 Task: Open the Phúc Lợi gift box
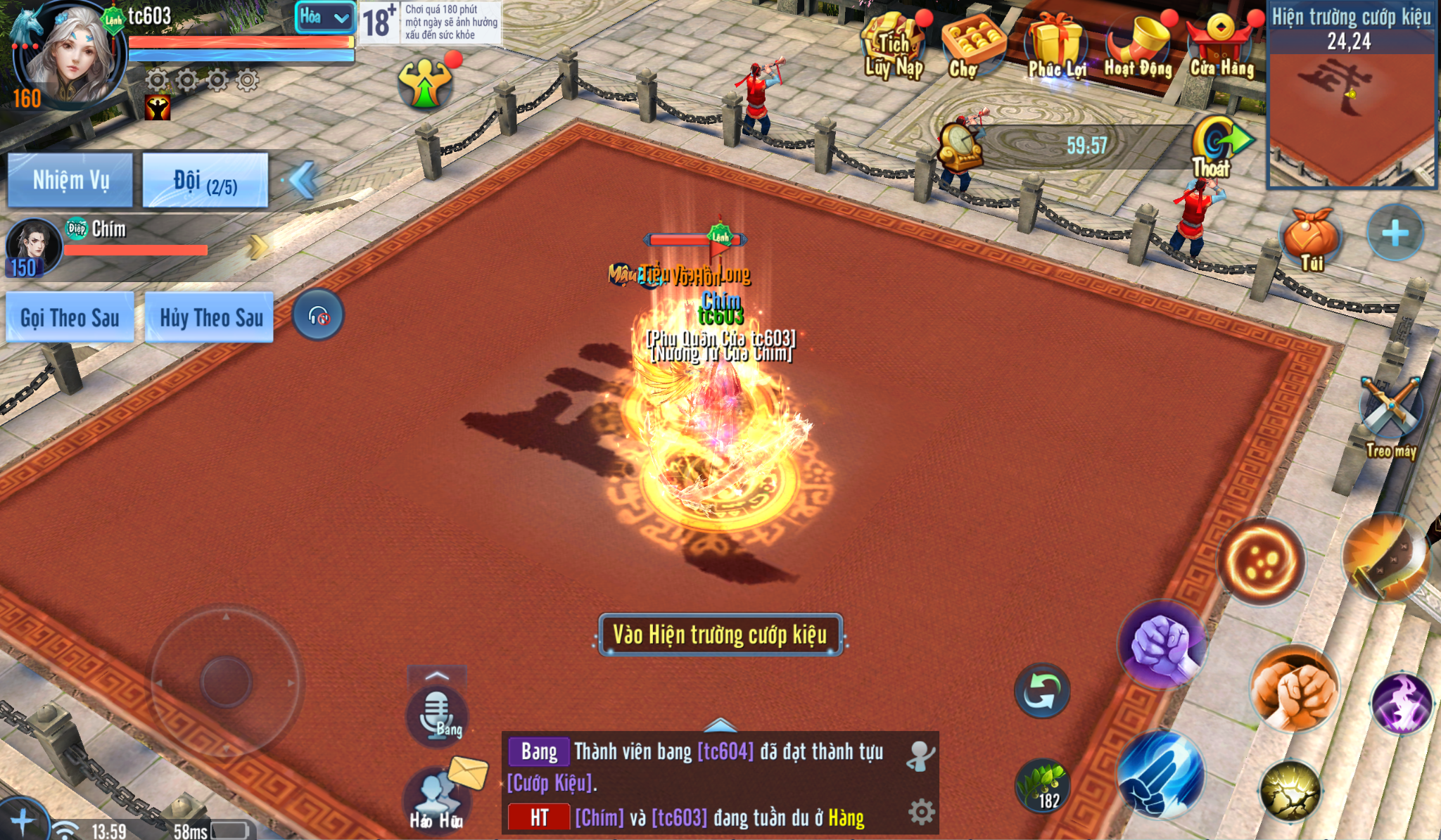[1057, 44]
